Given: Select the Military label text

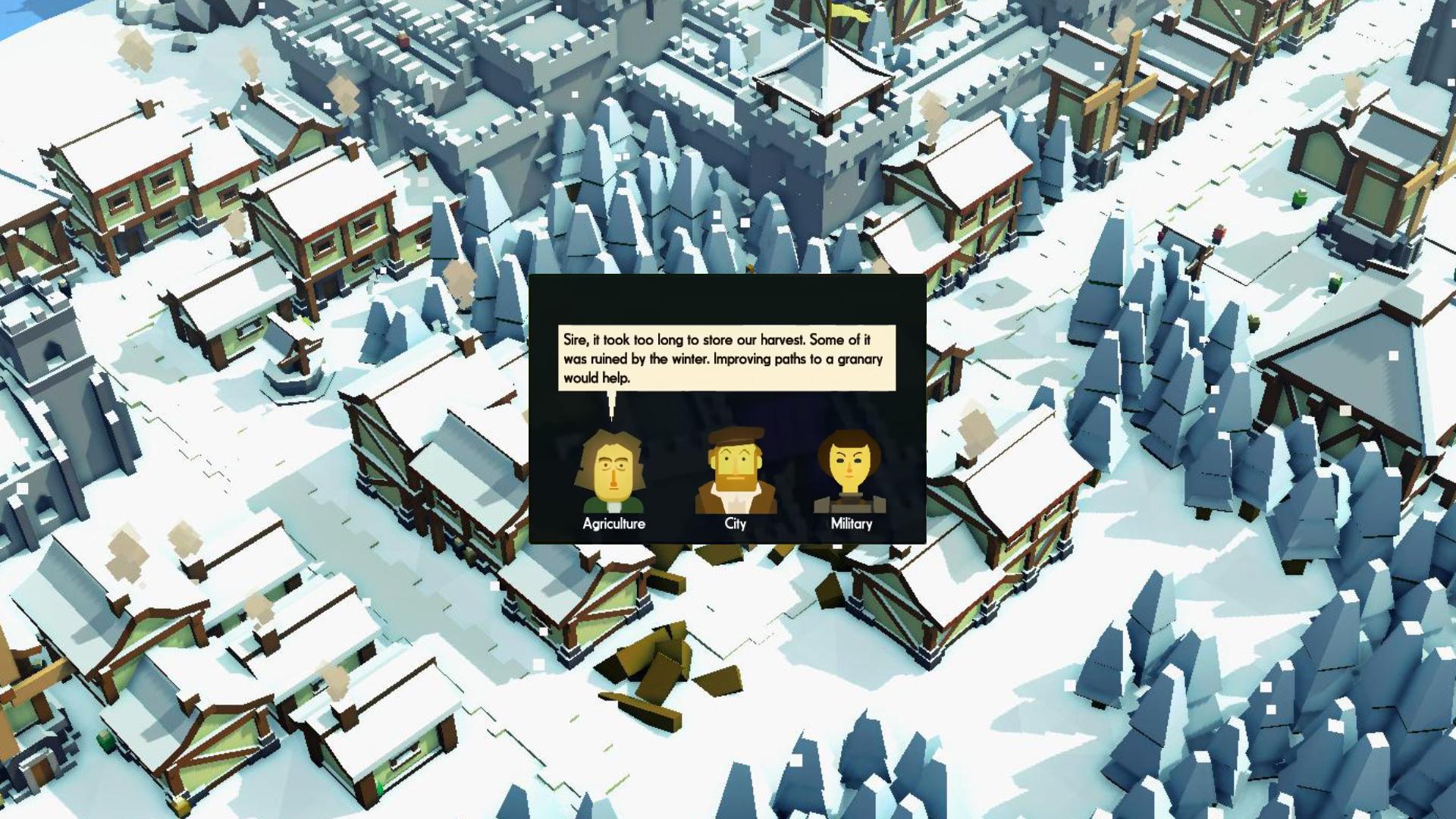Looking at the screenshot, I should [x=851, y=524].
